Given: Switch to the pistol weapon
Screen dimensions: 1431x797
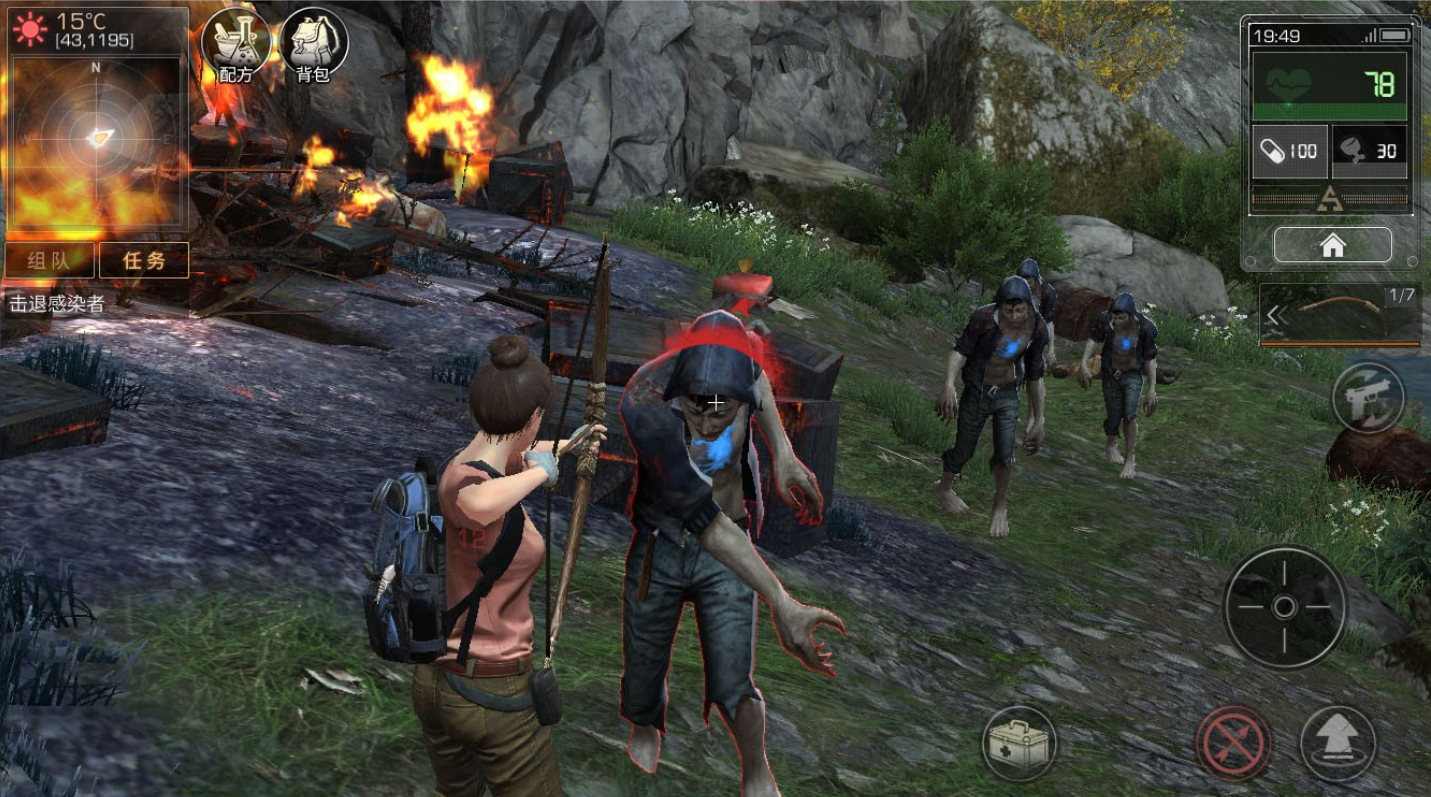Looking at the screenshot, I should [x=1369, y=396].
